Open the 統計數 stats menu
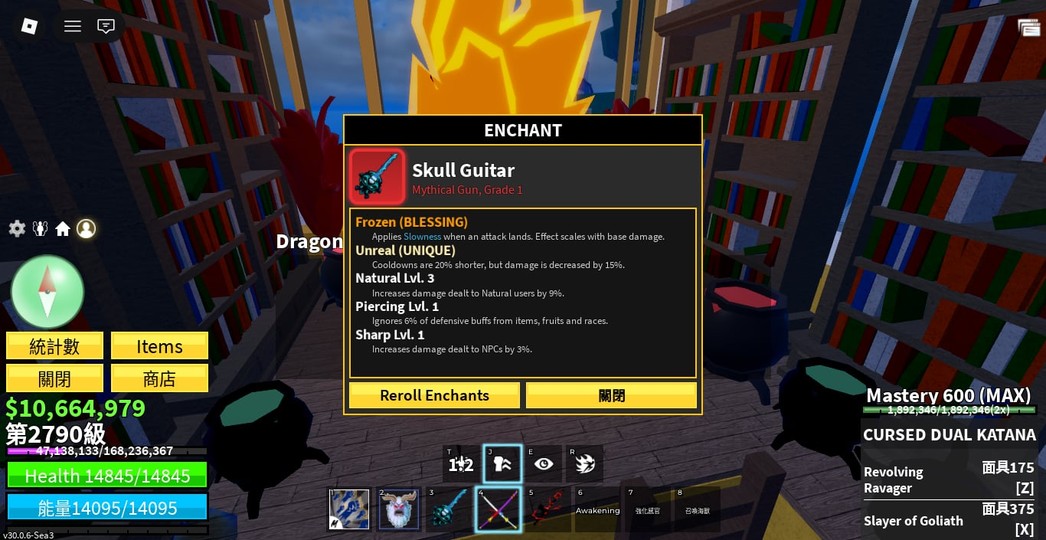This screenshot has height=540, width=1046. [54, 346]
